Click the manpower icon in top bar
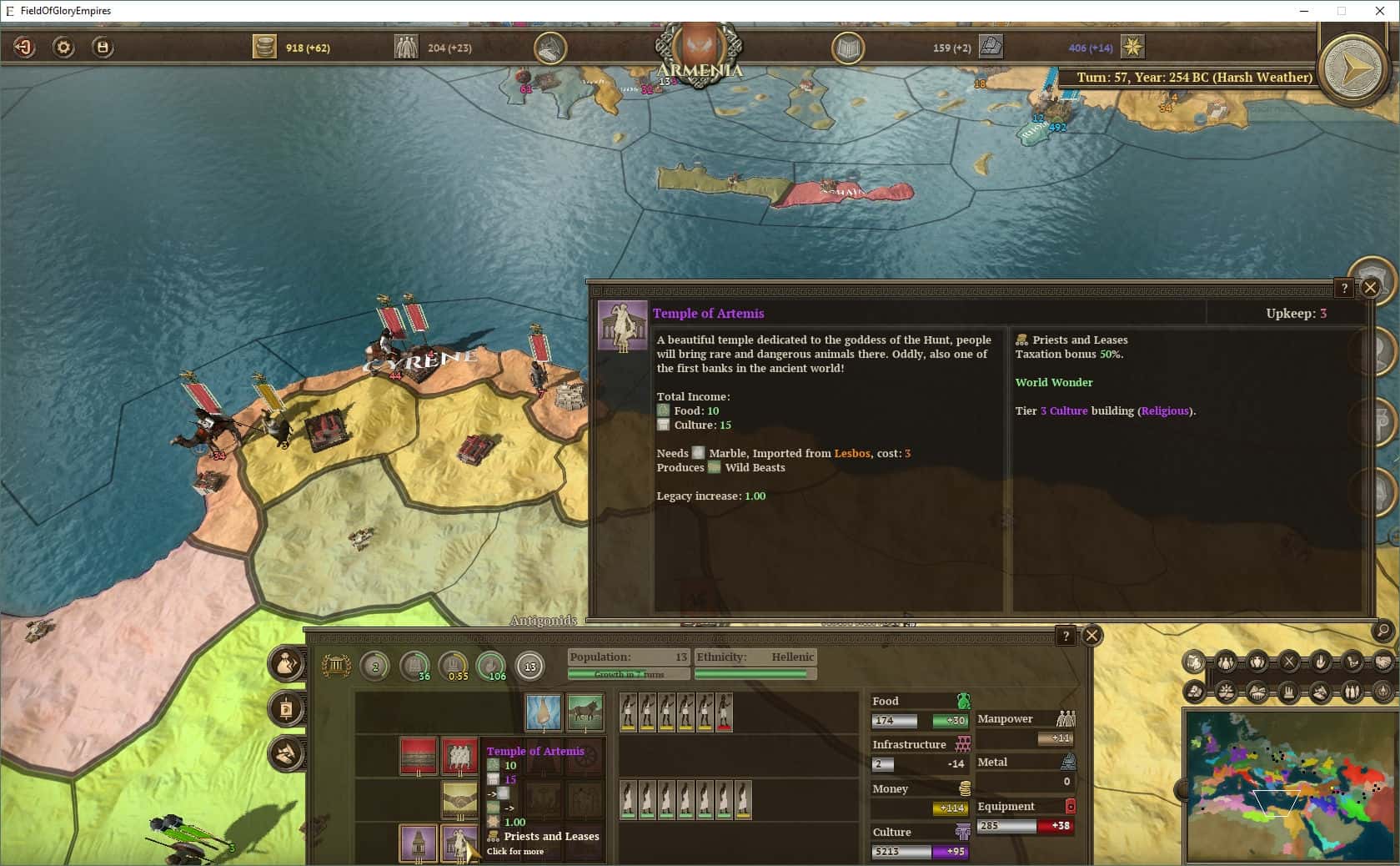This screenshot has width=1400, height=866. (x=406, y=48)
